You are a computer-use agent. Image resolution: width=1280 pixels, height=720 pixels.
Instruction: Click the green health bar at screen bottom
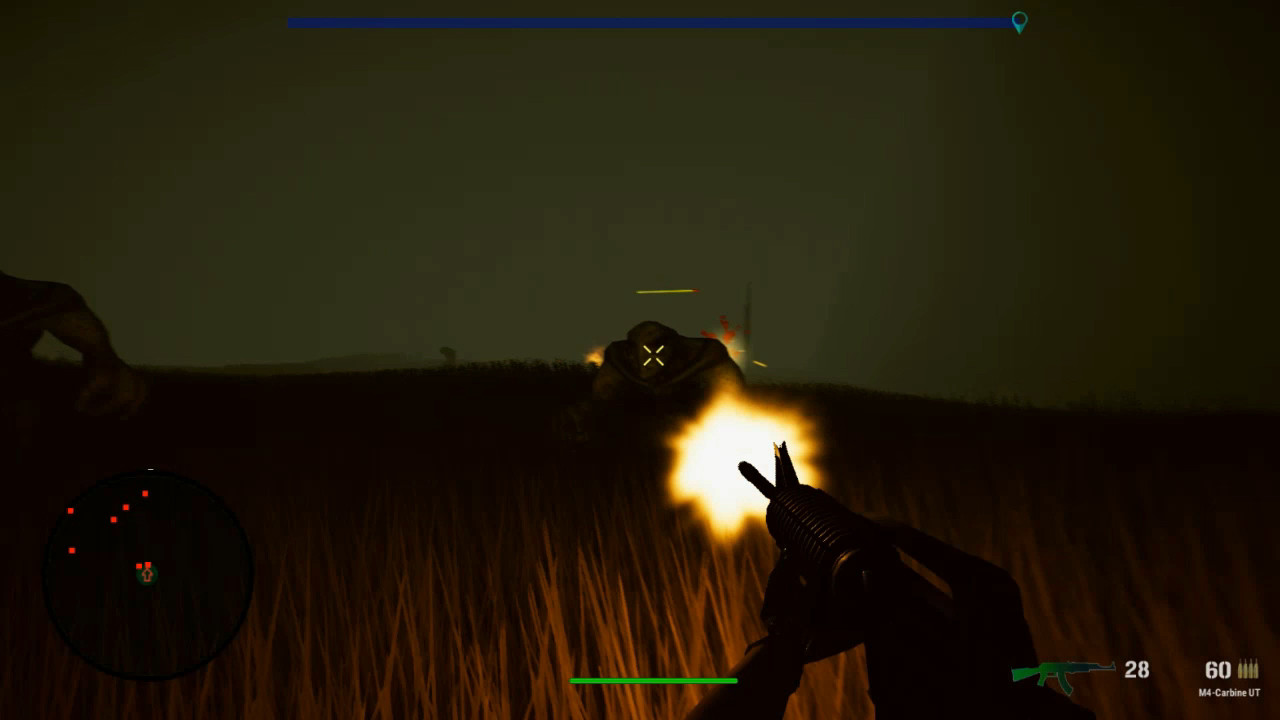point(655,679)
